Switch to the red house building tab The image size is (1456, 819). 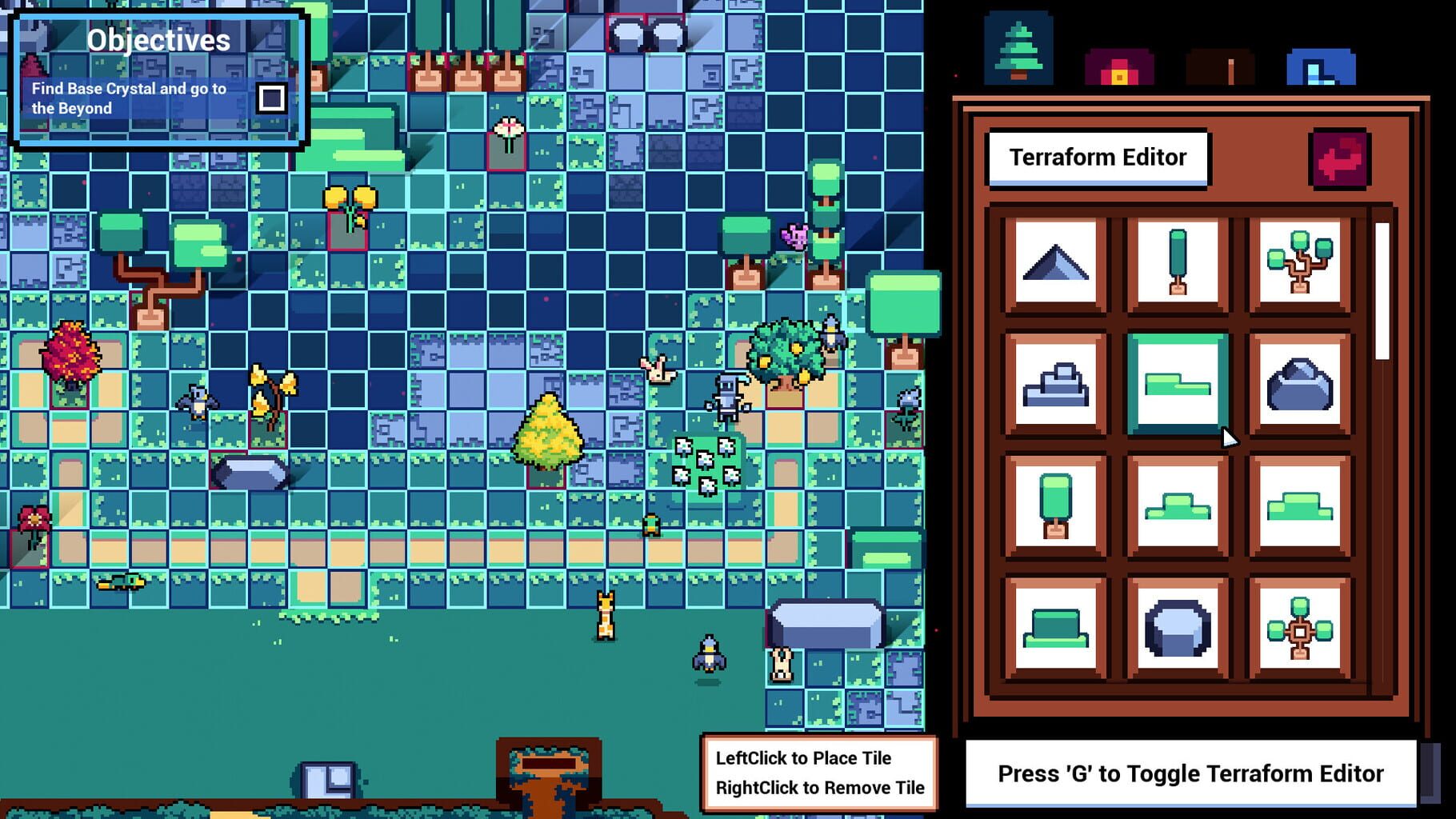(x=1119, y=67)
